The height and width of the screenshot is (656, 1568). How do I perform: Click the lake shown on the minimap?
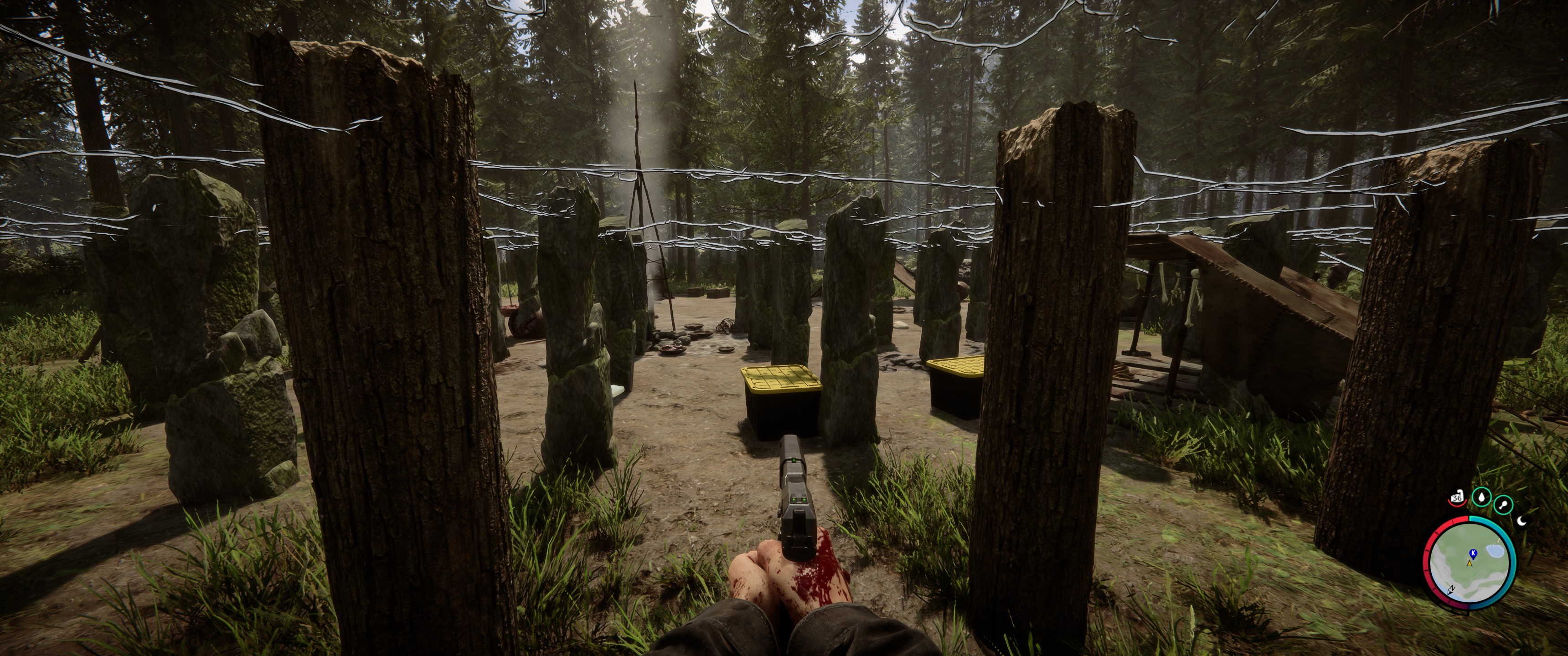(x=1495, y=551)
